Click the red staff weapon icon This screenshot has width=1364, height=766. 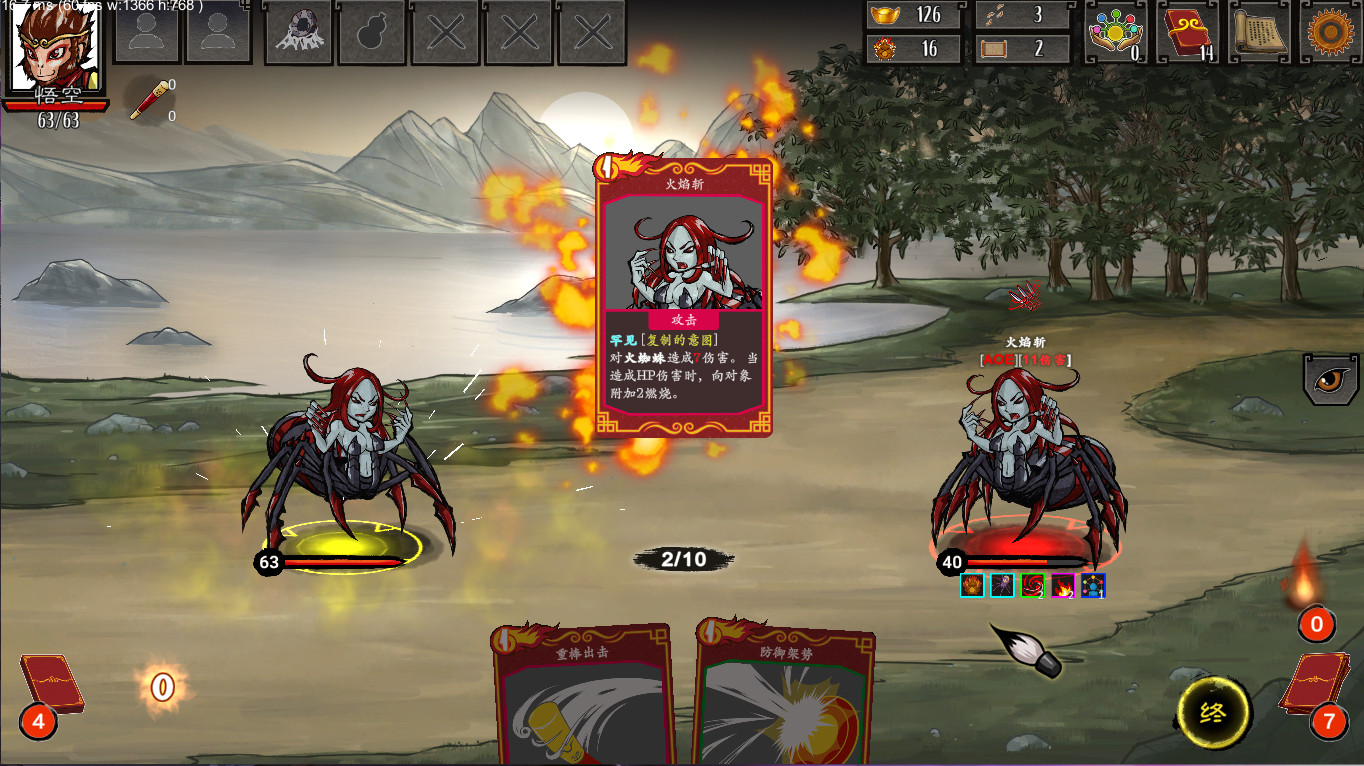(x=147, y=101)
